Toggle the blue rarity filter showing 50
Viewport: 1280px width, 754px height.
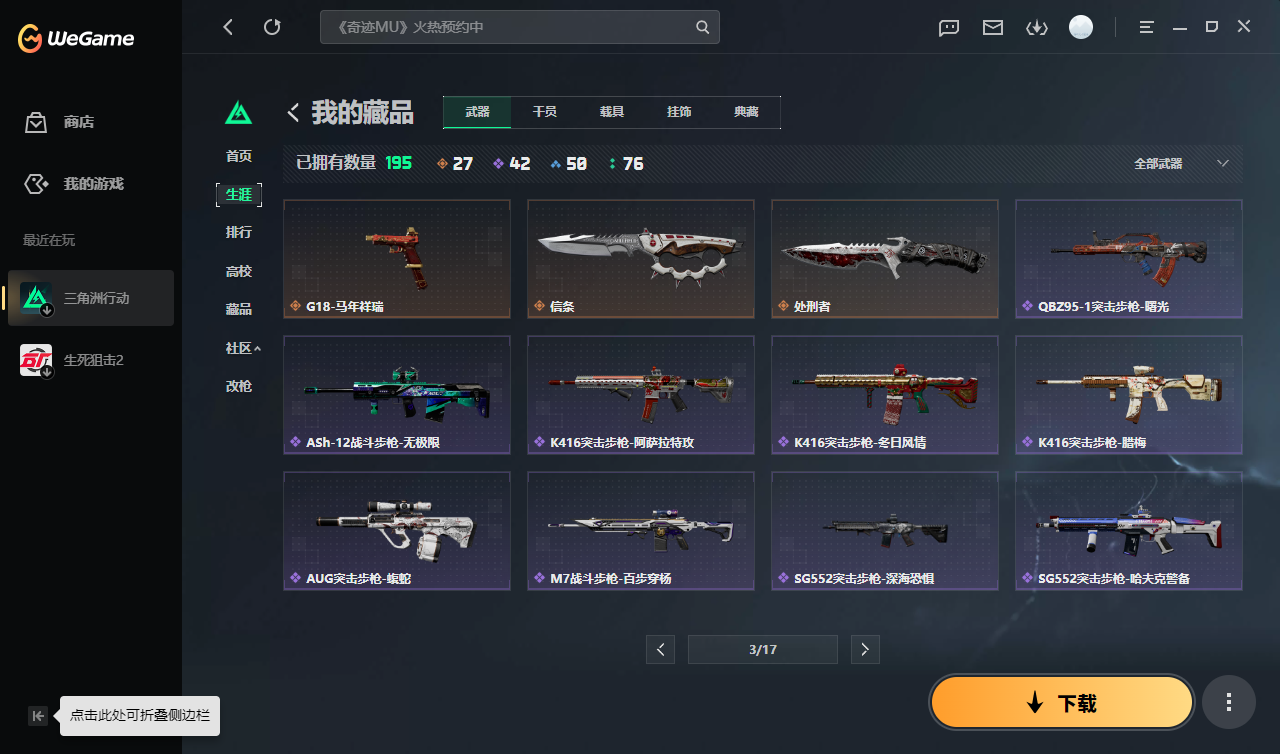(x=568, y=163)
